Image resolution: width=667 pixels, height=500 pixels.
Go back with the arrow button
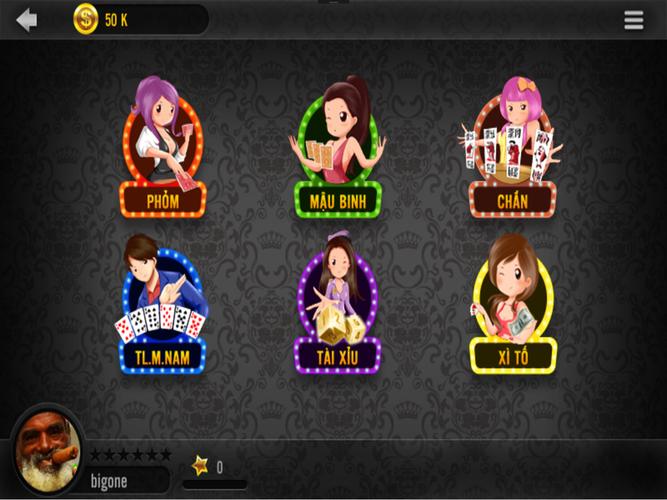[x=26, y=20]
